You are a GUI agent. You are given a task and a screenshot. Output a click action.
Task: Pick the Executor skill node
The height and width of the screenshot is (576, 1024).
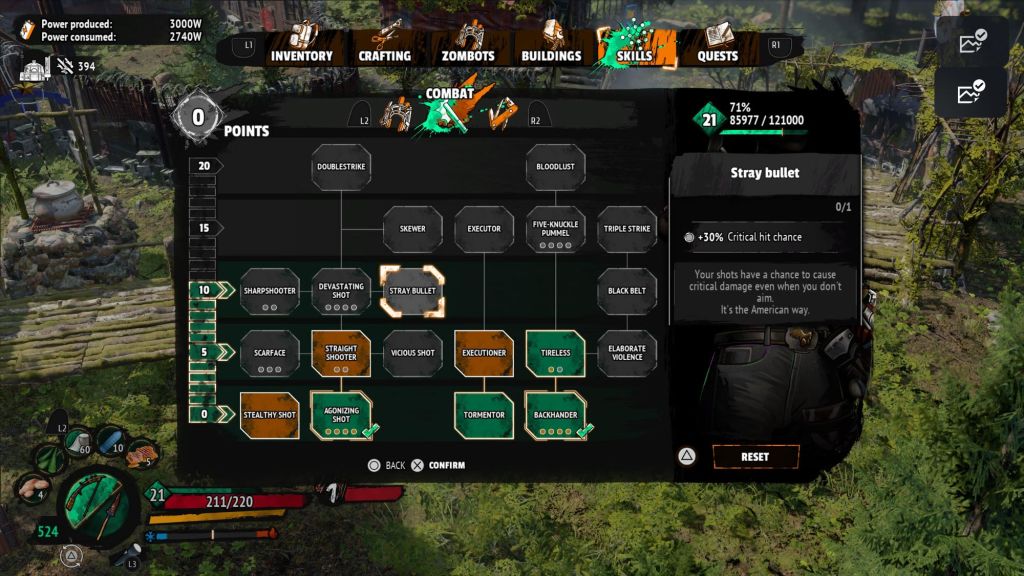click(484, 229)
